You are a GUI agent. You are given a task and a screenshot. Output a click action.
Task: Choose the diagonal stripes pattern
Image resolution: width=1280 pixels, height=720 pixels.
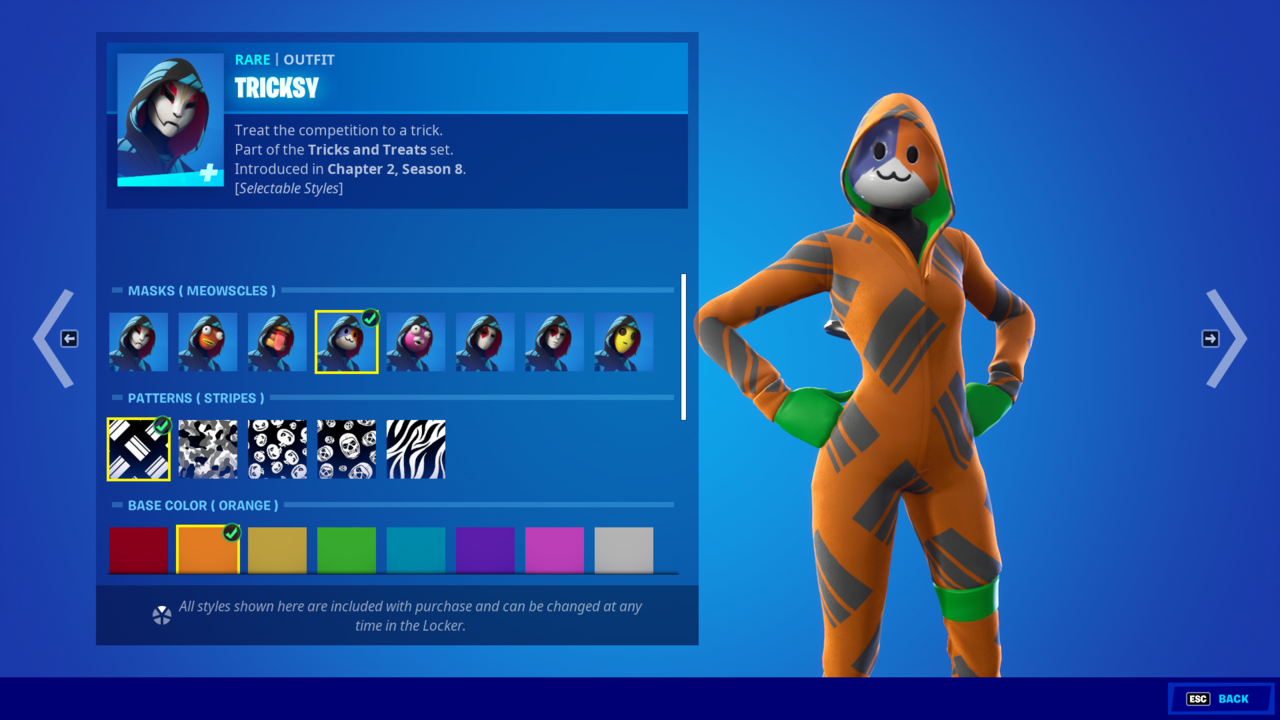pyautogui.click(x=139, y=449)
